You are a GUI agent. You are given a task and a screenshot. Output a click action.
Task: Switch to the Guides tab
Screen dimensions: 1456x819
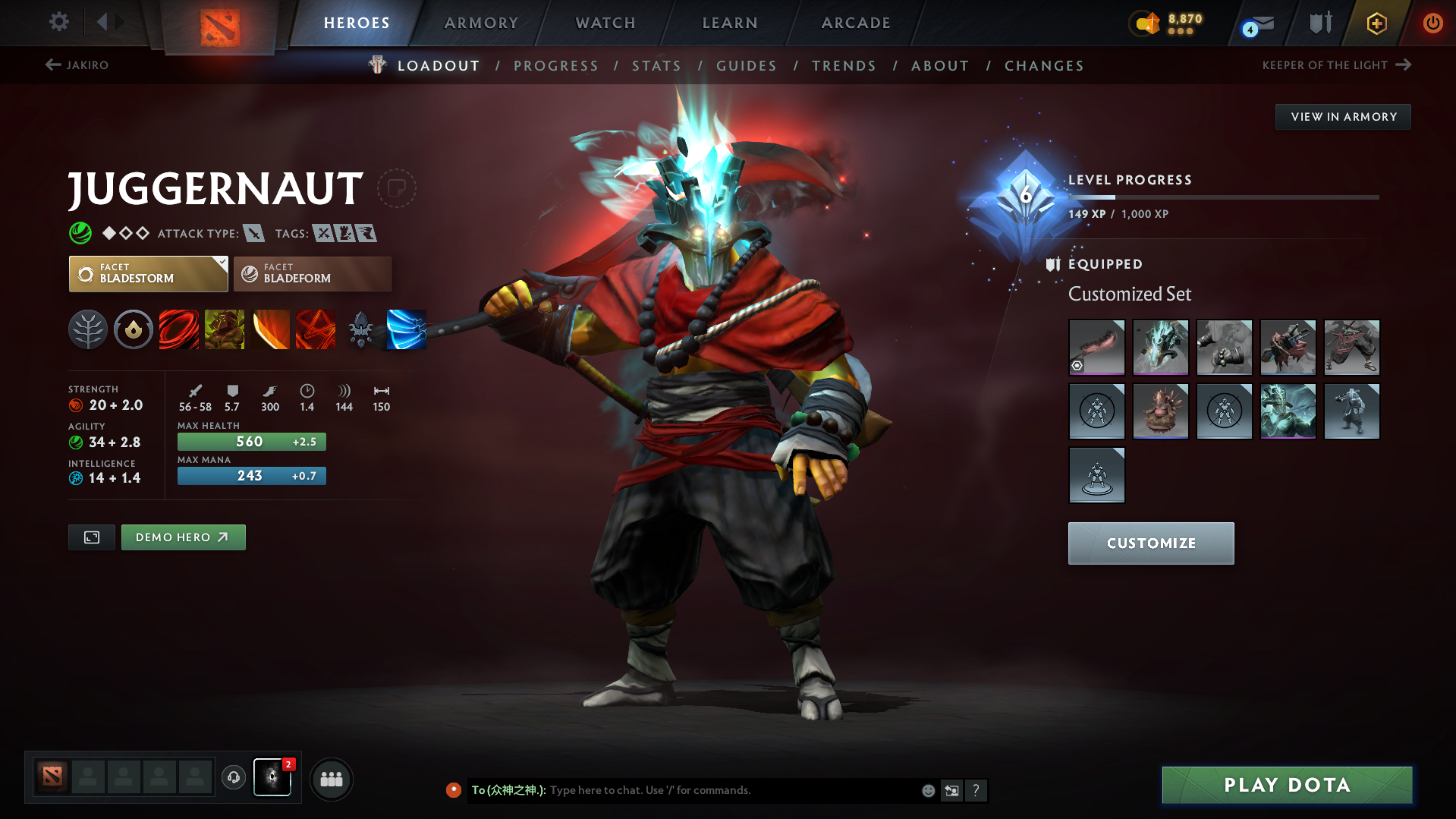[x=746, y=66]
